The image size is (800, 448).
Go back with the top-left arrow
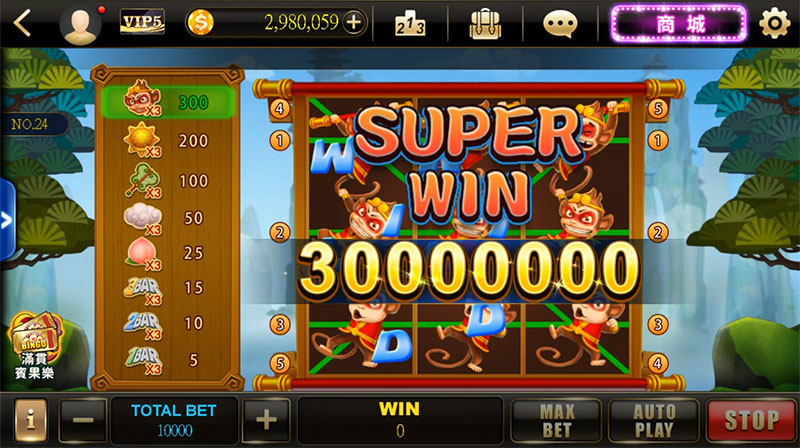point(22,22)
